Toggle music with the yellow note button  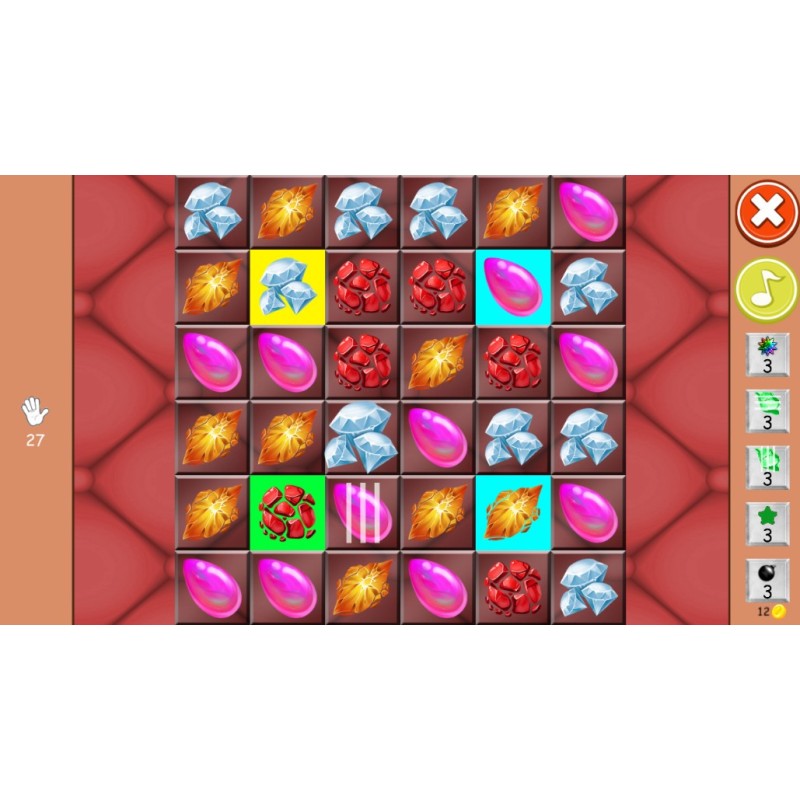pyautogui.click(x=767, y=289)
